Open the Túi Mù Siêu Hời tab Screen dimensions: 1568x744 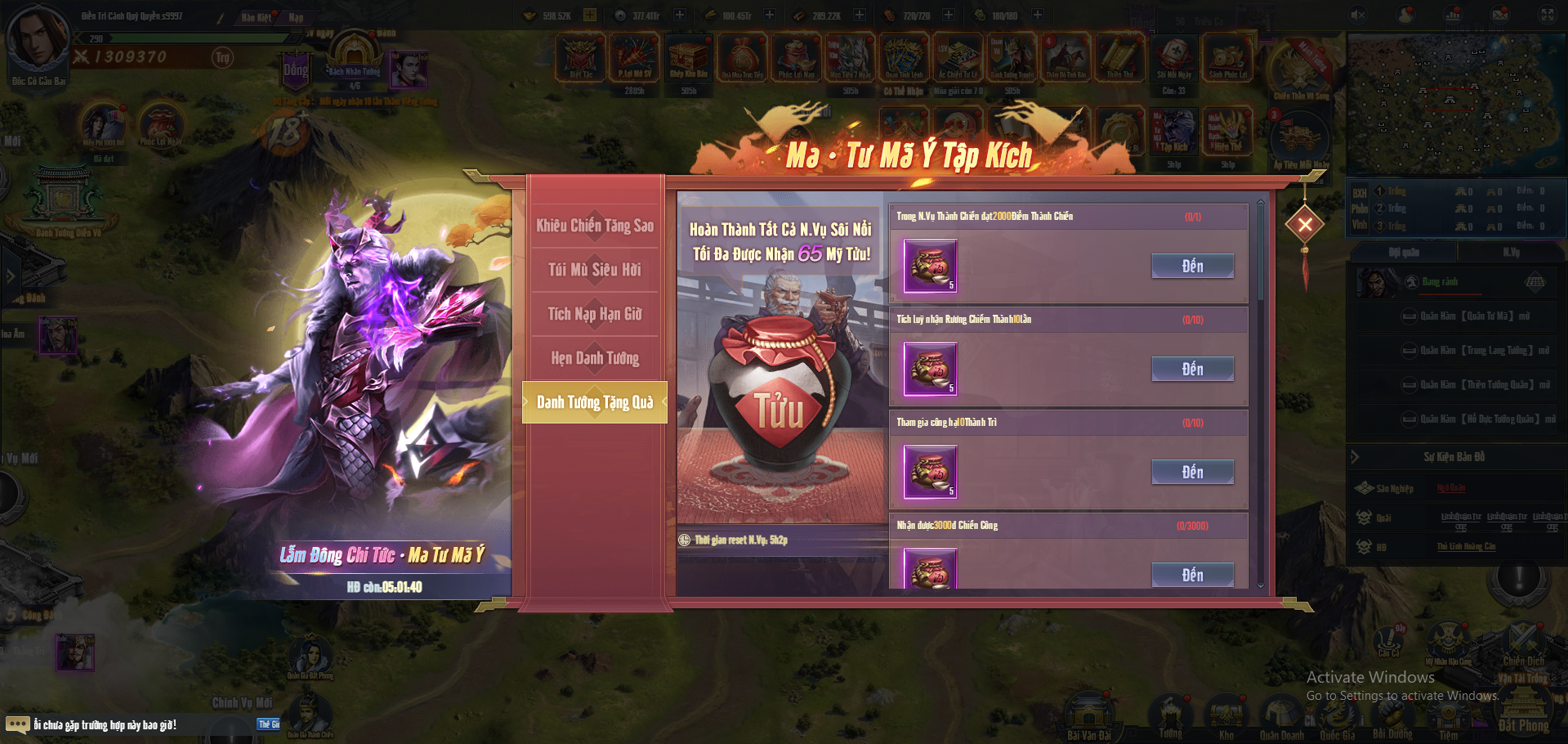click(595, 270)
